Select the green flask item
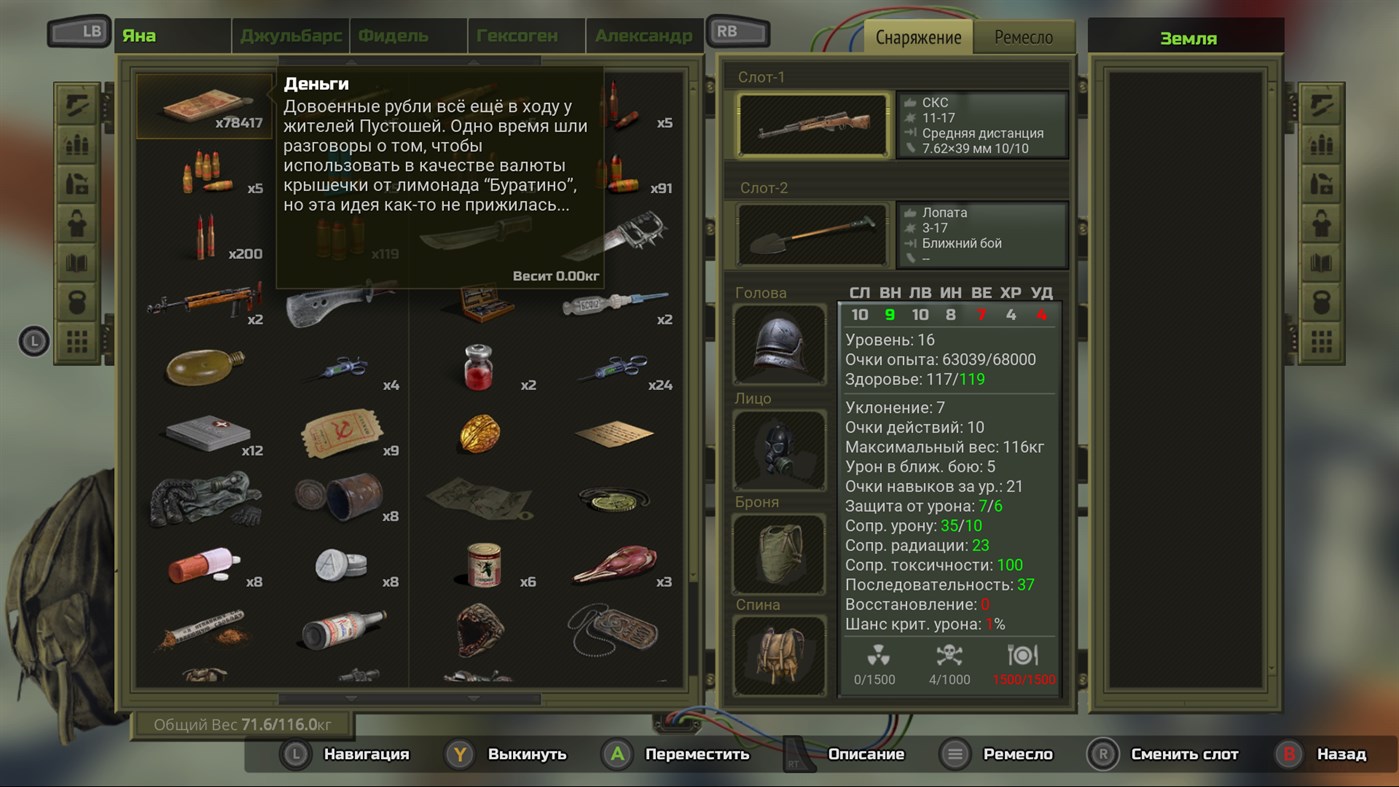The image size is (1399, 787). (204, 367)
